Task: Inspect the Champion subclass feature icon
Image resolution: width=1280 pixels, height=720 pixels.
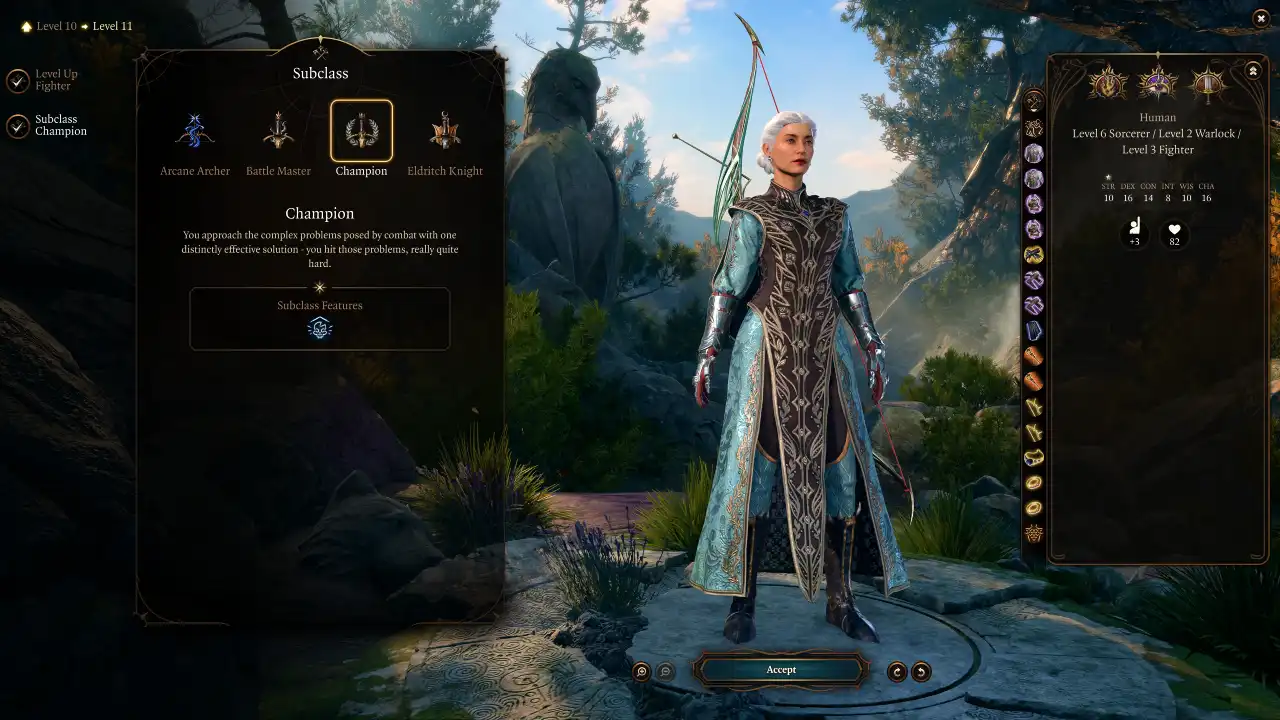Action: (x=320, y=328)
